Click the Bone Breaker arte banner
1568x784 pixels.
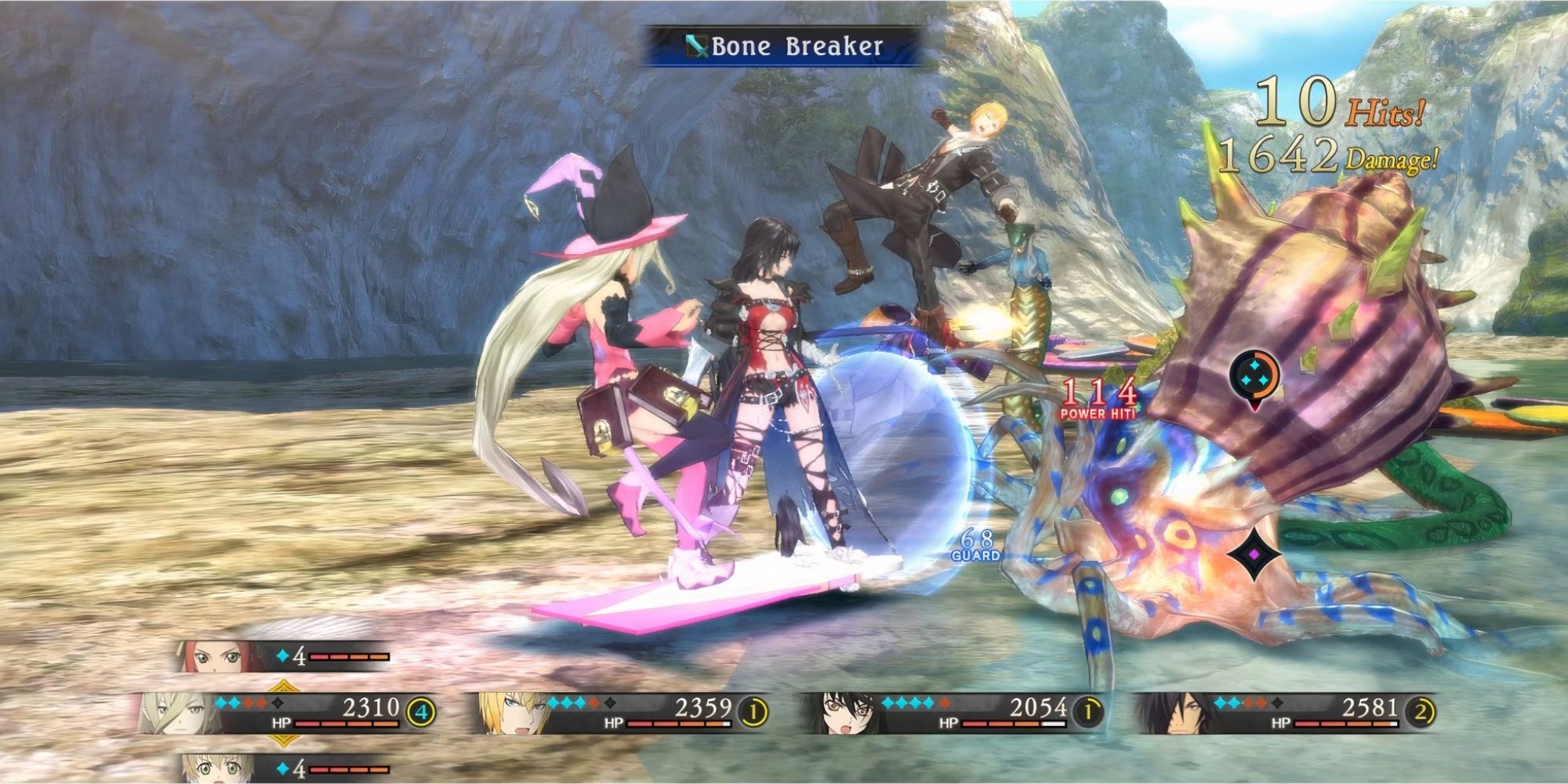tap(784, 47)
